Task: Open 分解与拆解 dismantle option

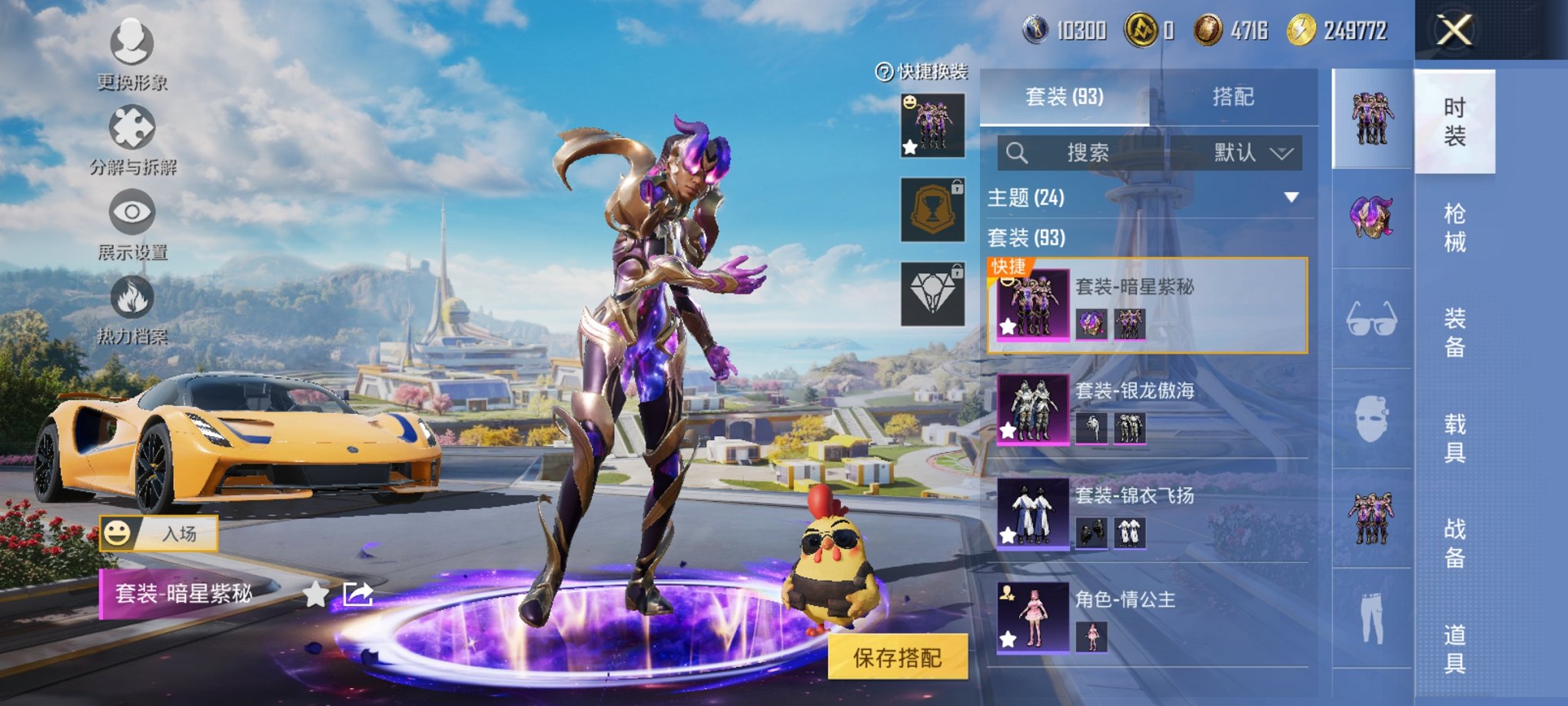Action: click(132, 138)
